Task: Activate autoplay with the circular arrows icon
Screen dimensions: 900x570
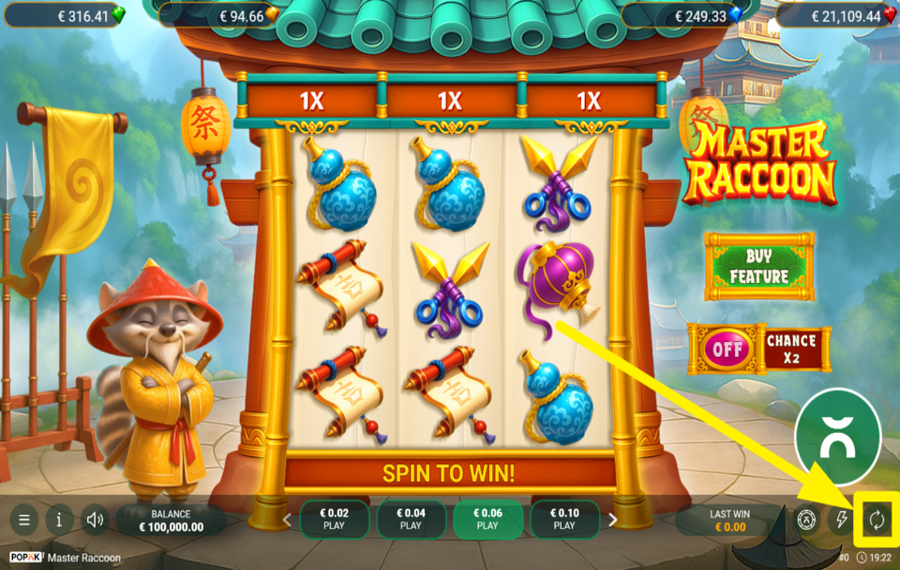Action: tap(877, 519)
